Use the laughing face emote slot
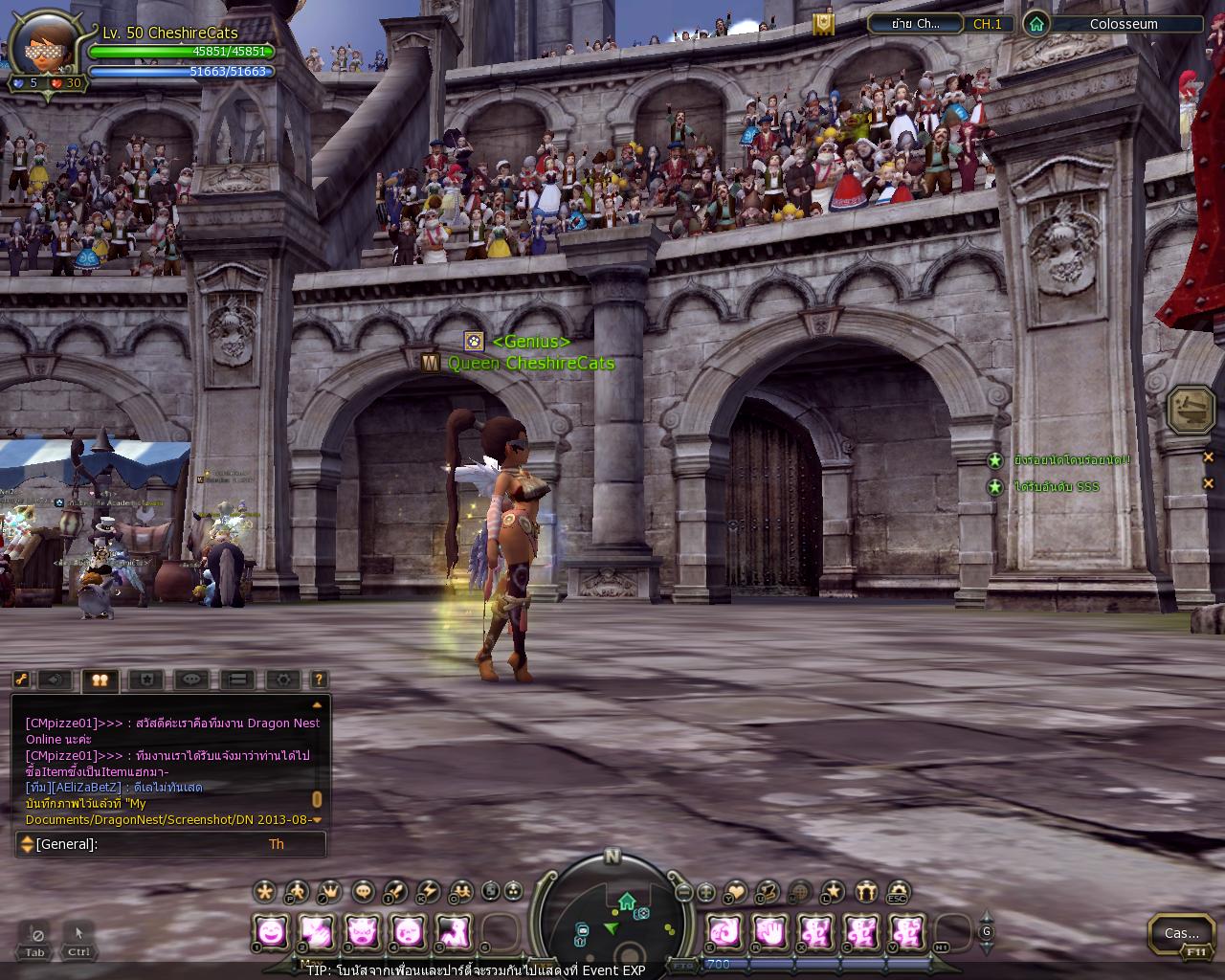Viewport: 1225px width, 980px height. [271, 931]
